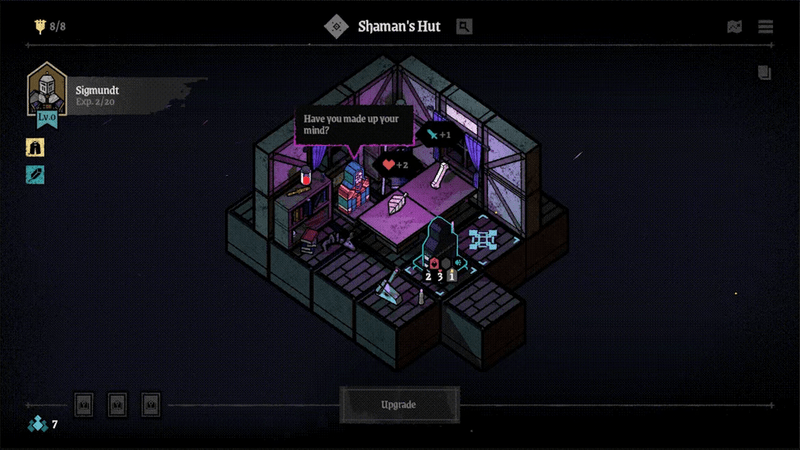Select the highlighted skull-and-bones tile
Screen dimensions: 800x450
[x=484, y=238]
